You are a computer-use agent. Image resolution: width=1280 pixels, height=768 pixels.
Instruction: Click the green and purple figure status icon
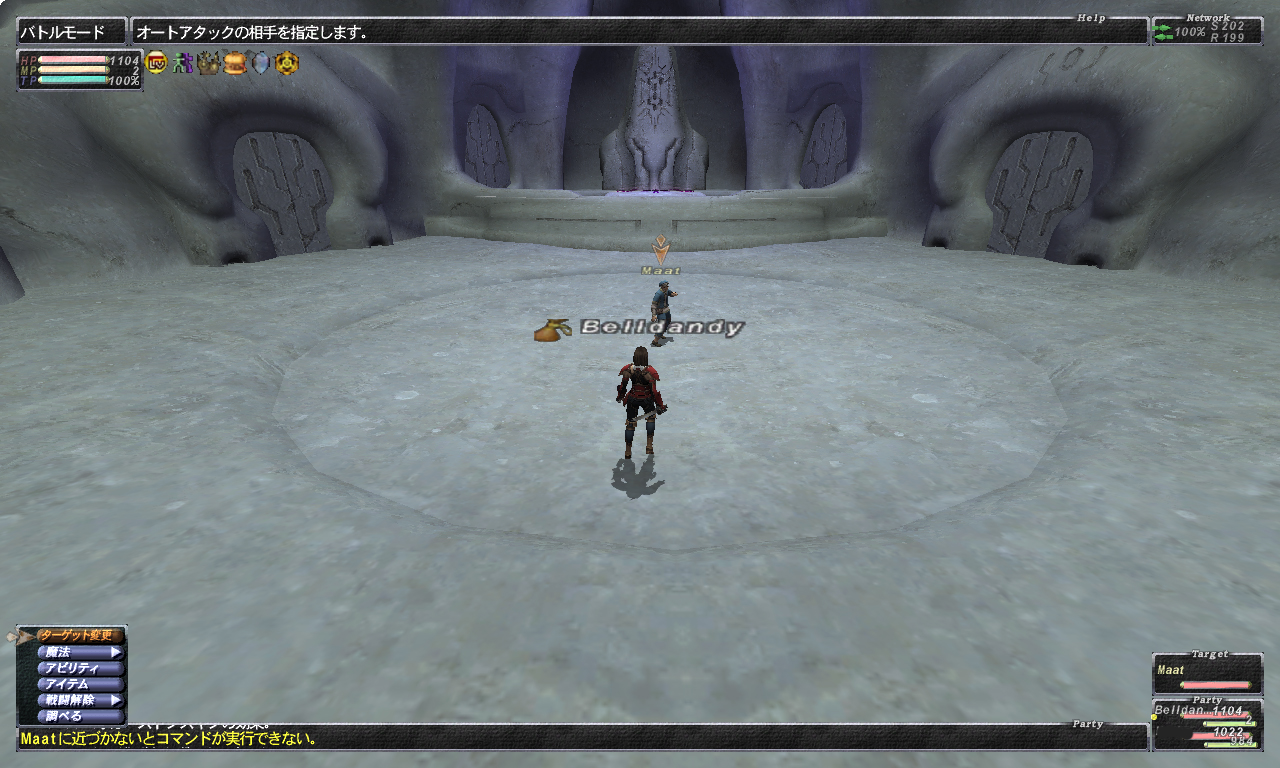click(x=181, y=63)
